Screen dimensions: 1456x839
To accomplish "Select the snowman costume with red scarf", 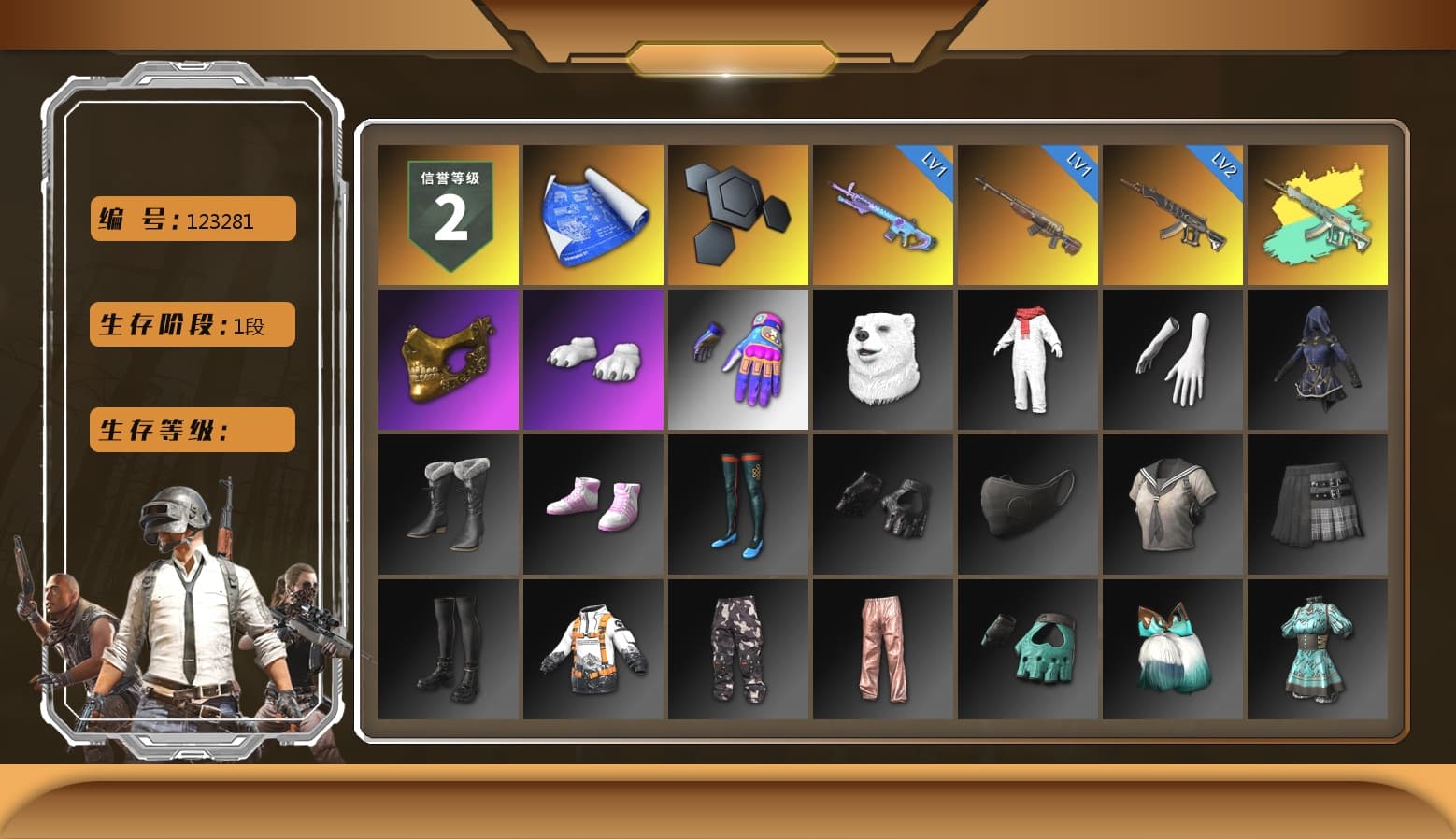I will [1027, 359].
